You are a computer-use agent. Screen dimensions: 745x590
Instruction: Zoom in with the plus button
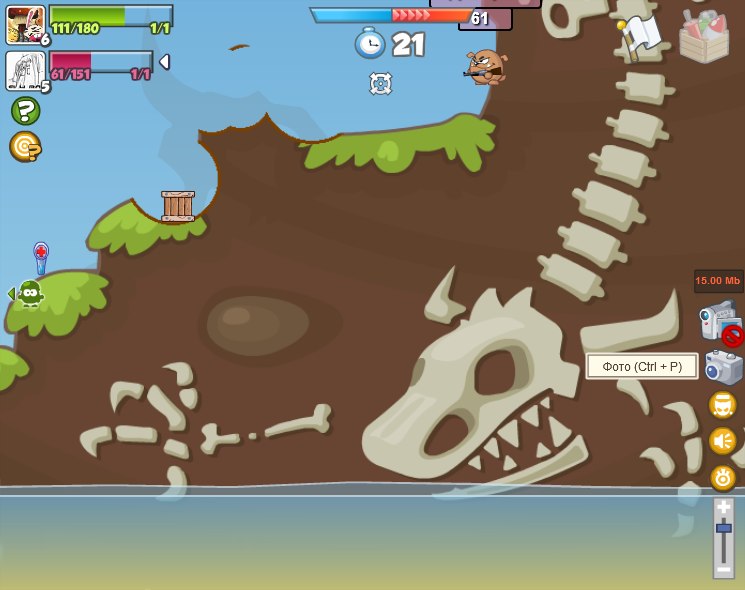pyautogui.click(x=723, y=508)
